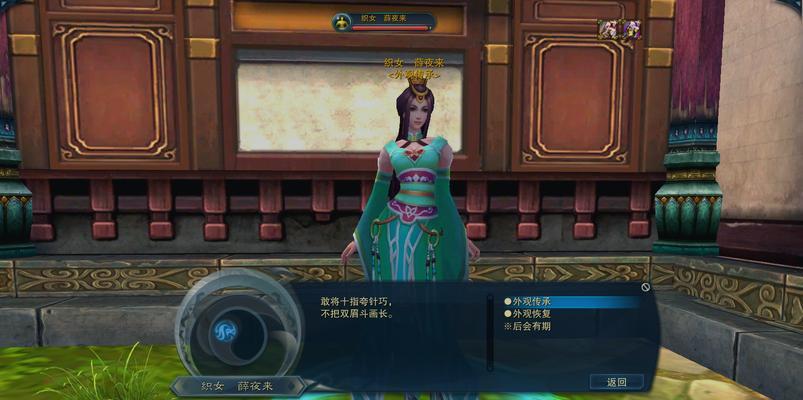Select the 织女 薛夜来 target frame
Viewport: 803px width, 400px height.
383,20
